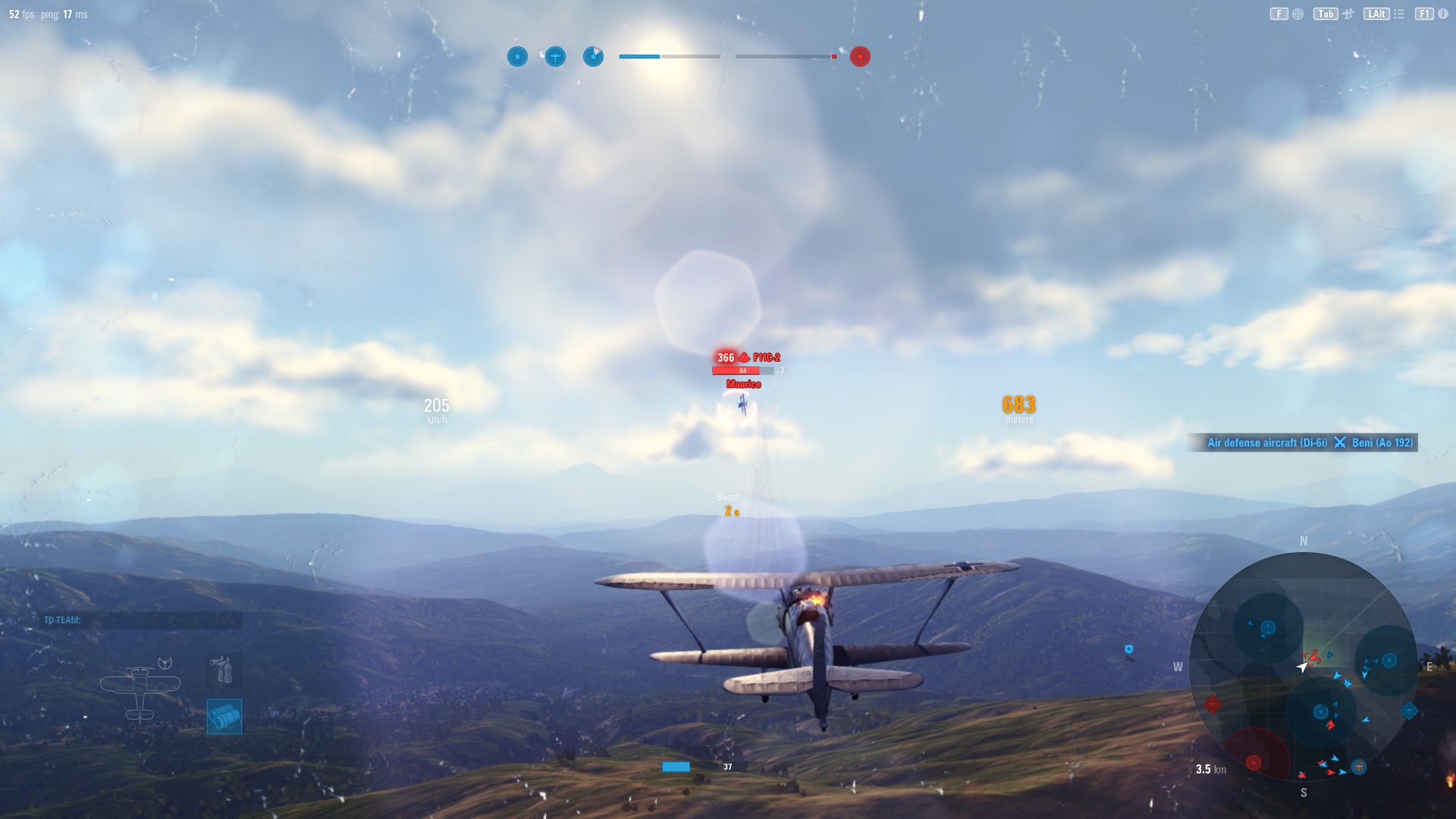Click the blue boost gauge at screen bottom
1456x819 pixels.
tap(676, 767)
